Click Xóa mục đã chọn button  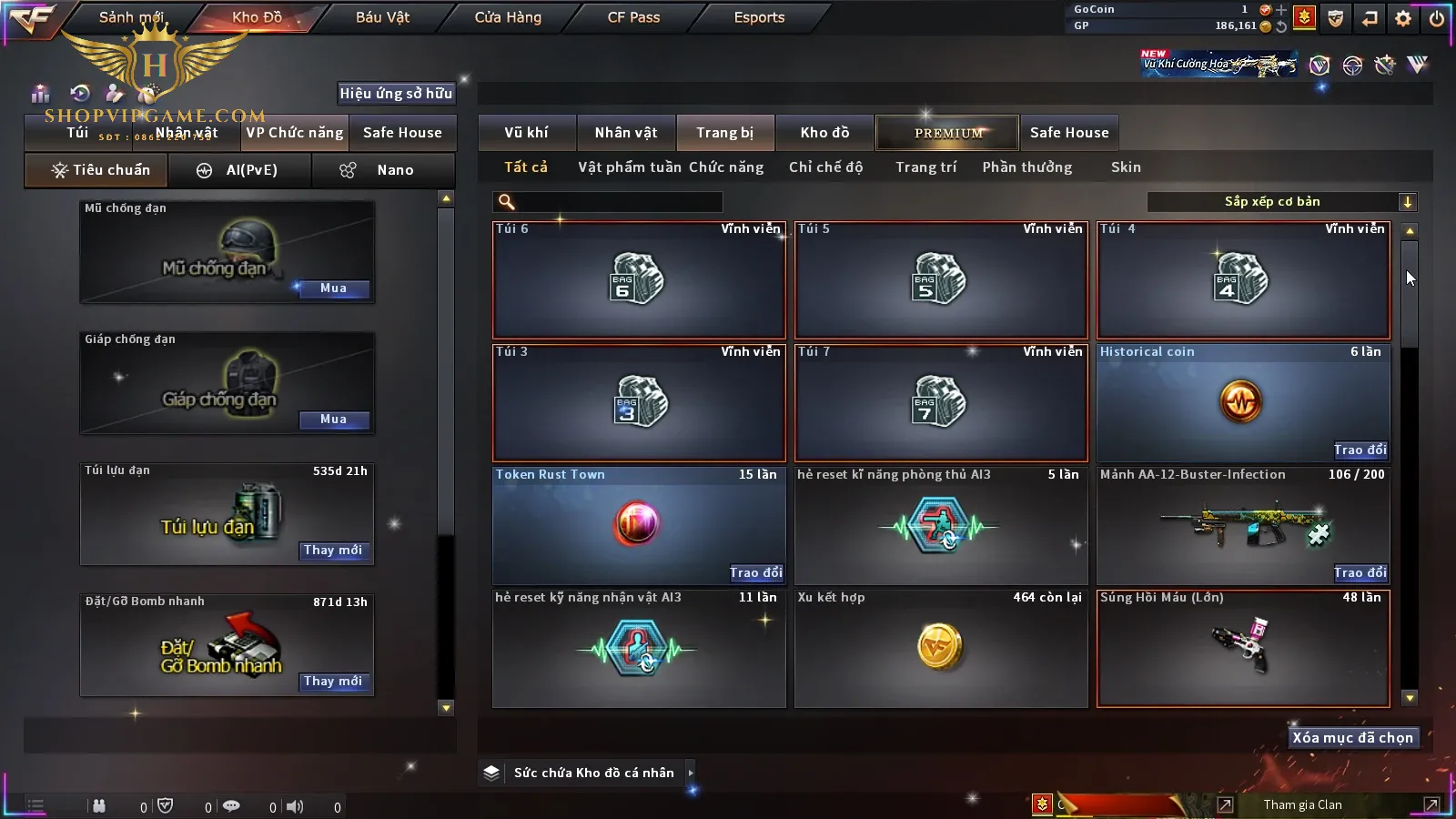pos(1352,738)
